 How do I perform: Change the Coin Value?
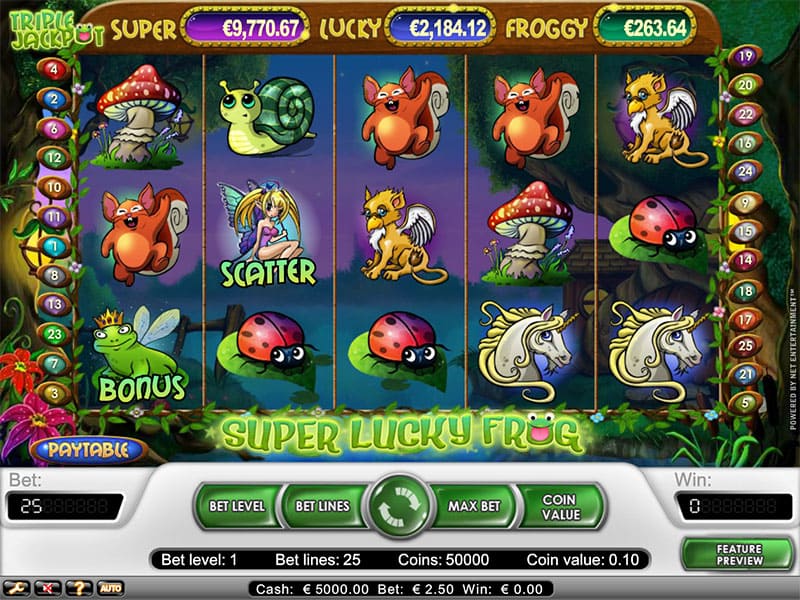(560, 506)
